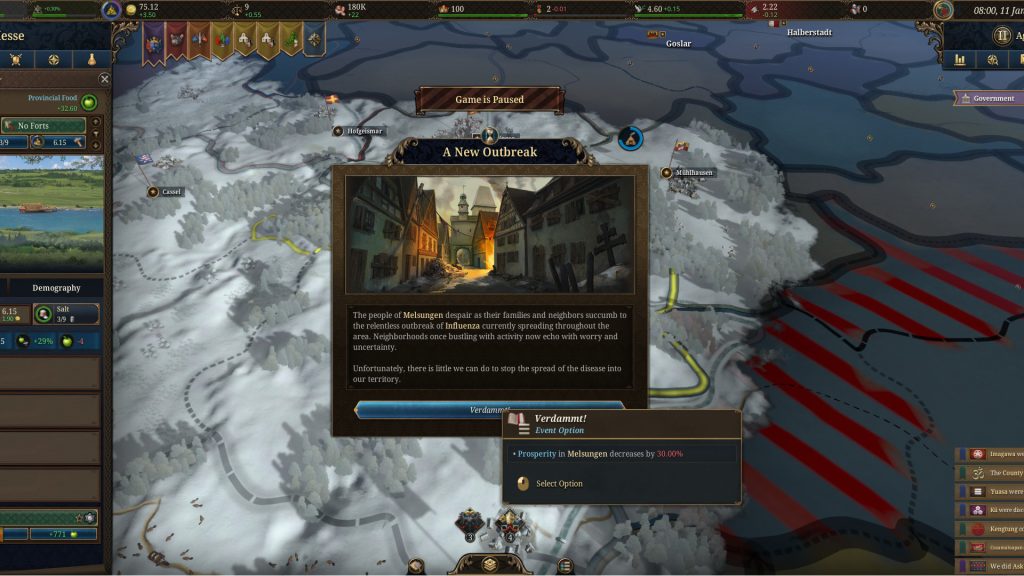Close the province side panel
The width and height of the screenshot is (1024, 576).
pyautogui.click(x=104, y=79)
